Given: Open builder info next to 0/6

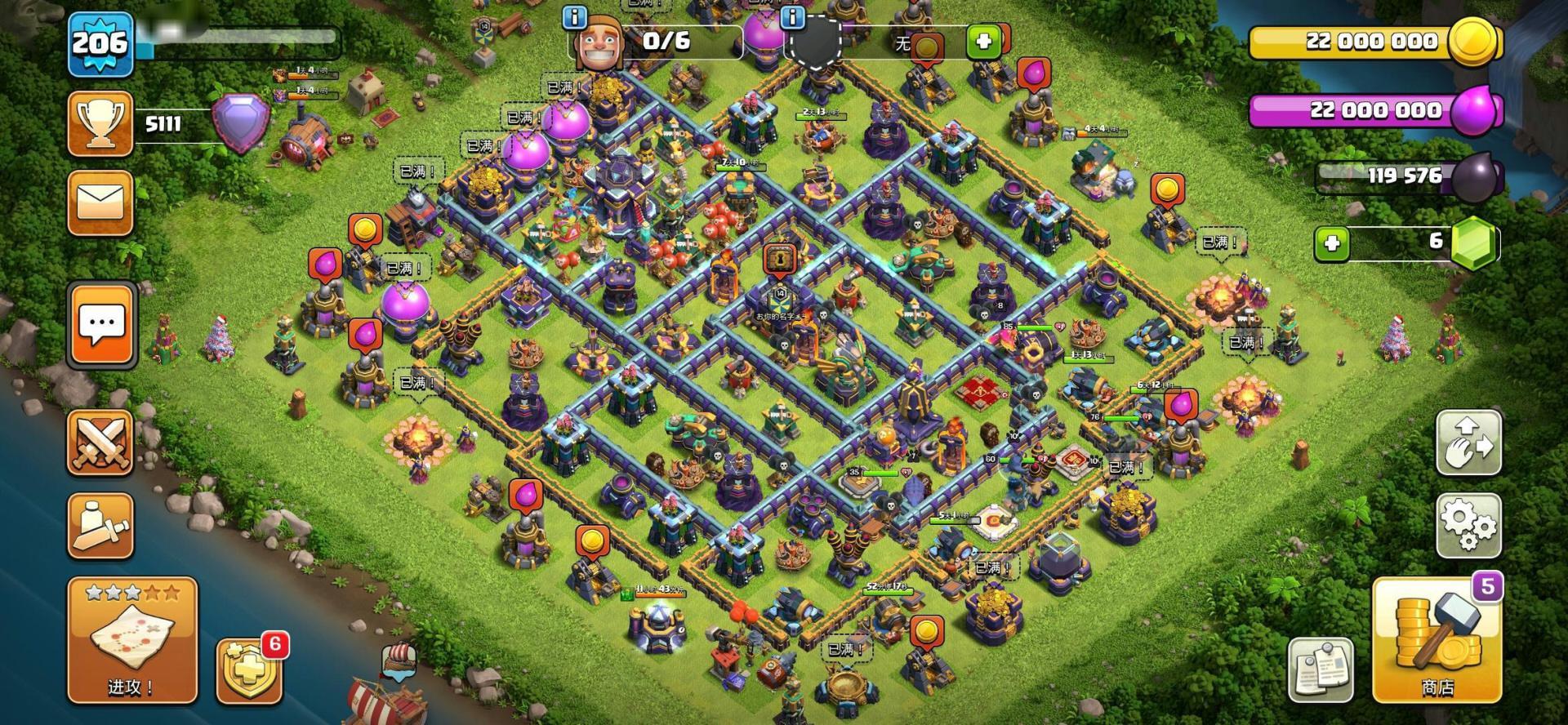Looking at the screenshot, I should pyautogui.click(x=575, y=16).
